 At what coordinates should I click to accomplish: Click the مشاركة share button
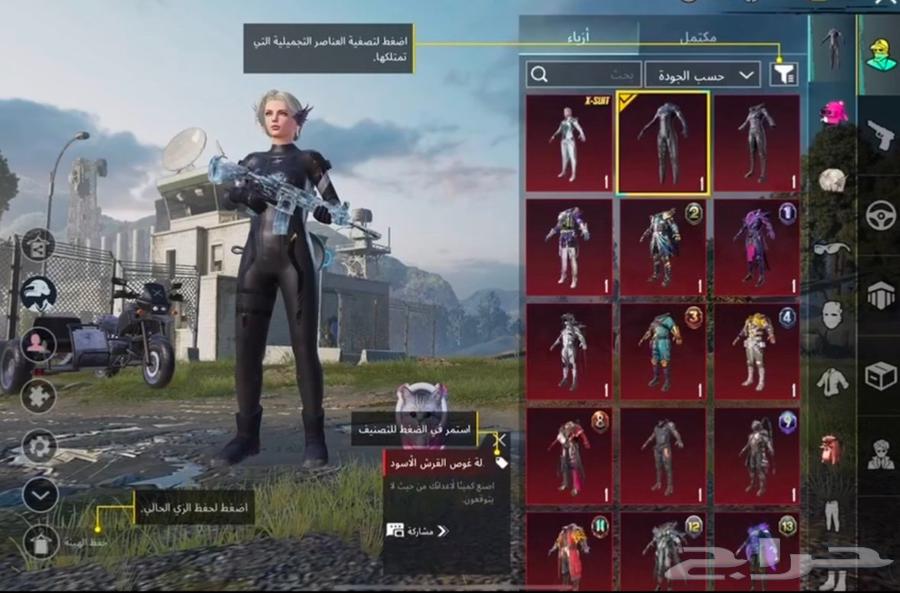click(418, 530)
